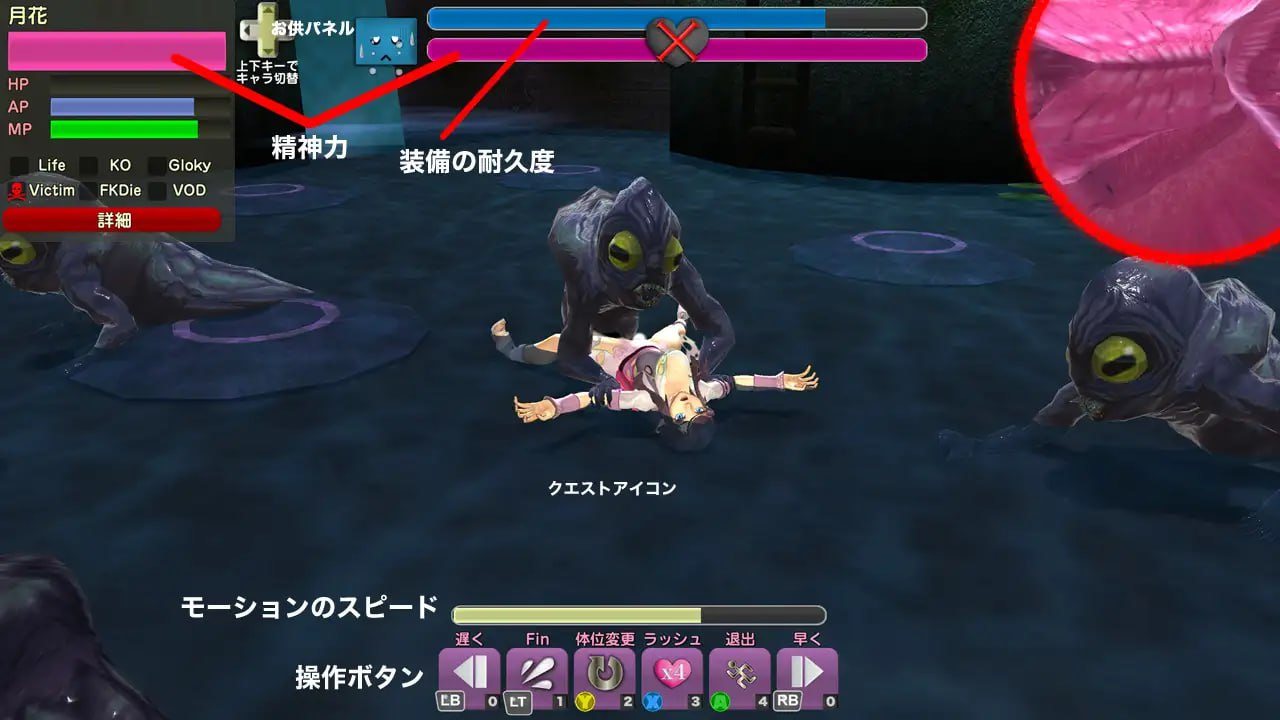The height and width of the screenshot is (720, 1280).
Task: Toggle the FKDie checkbox
Action: 90,190
